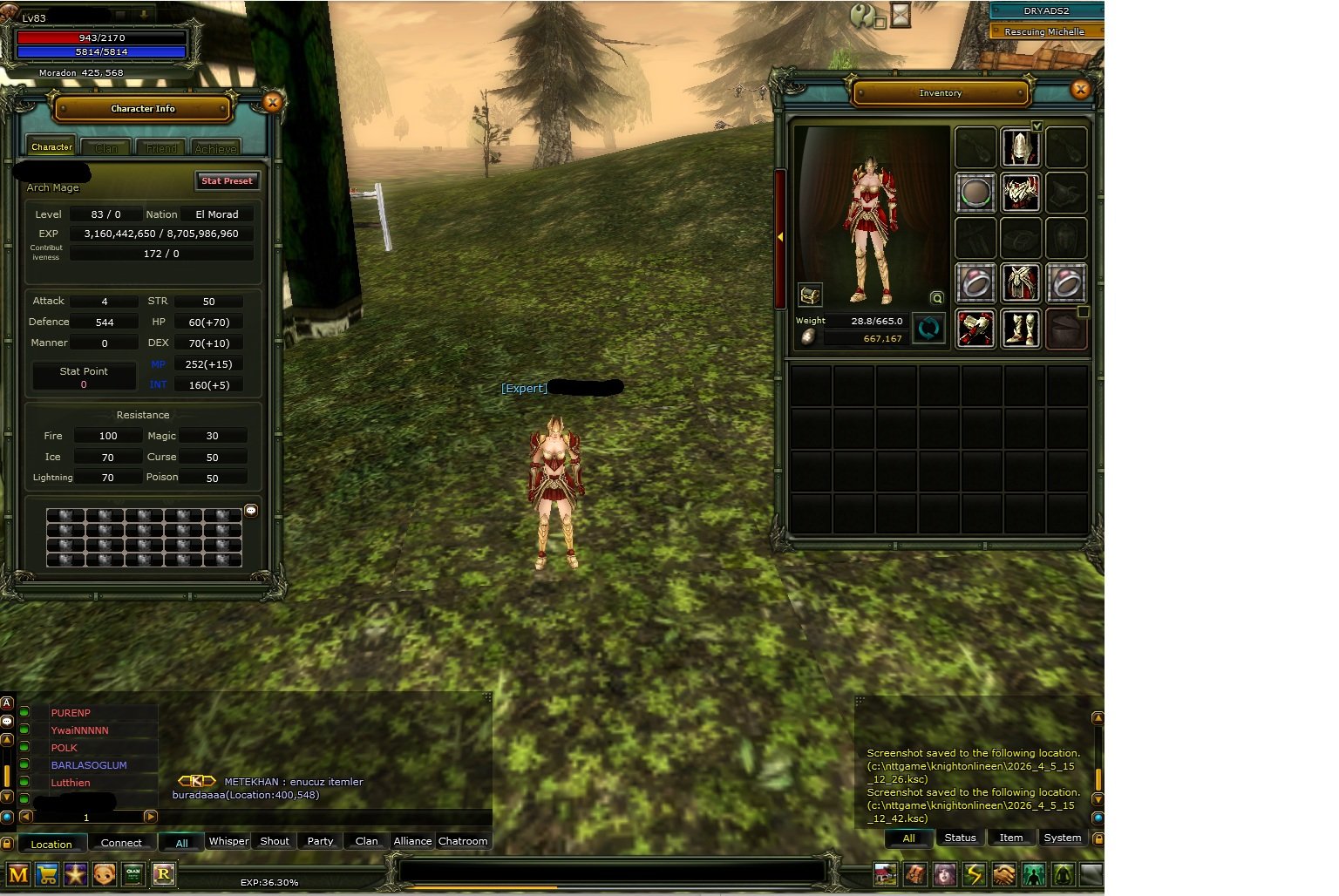Toggle Lutthien's green chat indicator
The width and height of the screenshot is (1339, 896).
[25, 782]
